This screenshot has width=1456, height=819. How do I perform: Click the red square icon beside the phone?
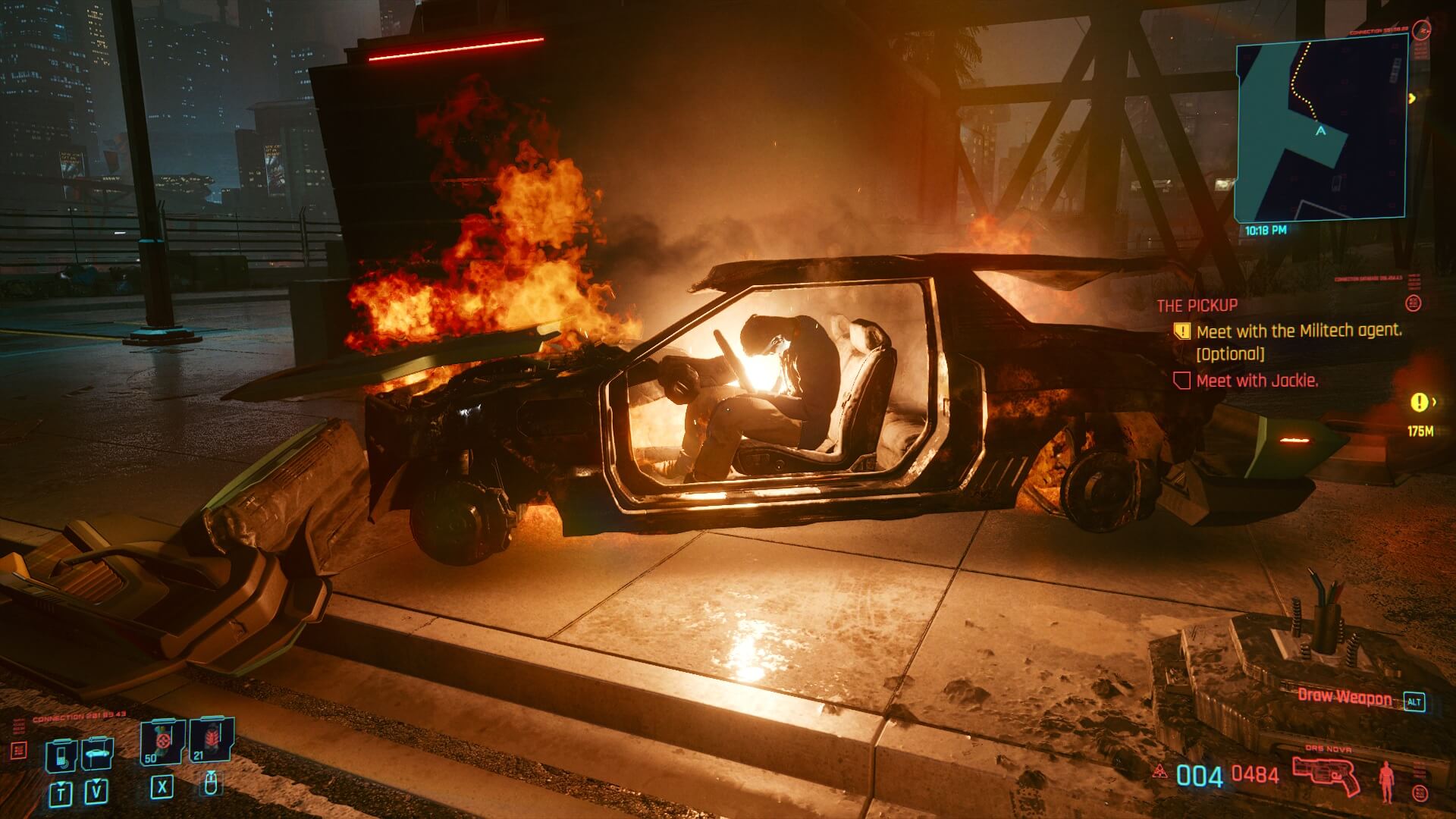coord(19,751)
